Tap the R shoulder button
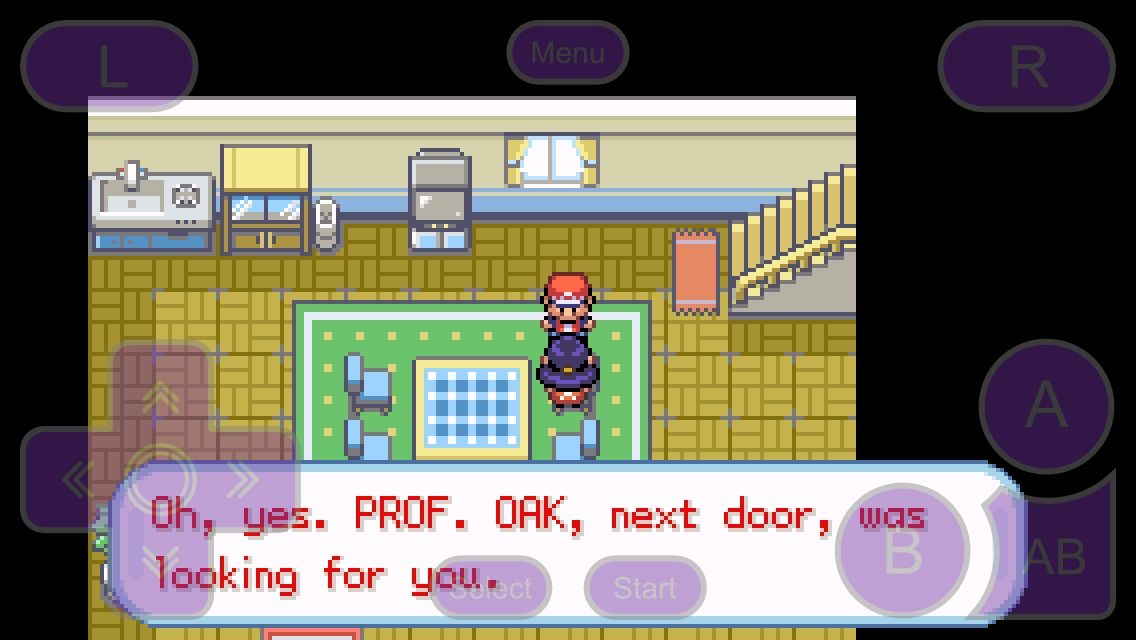The width and height of the screenshot is (1136, 640). click(1026, 66)
